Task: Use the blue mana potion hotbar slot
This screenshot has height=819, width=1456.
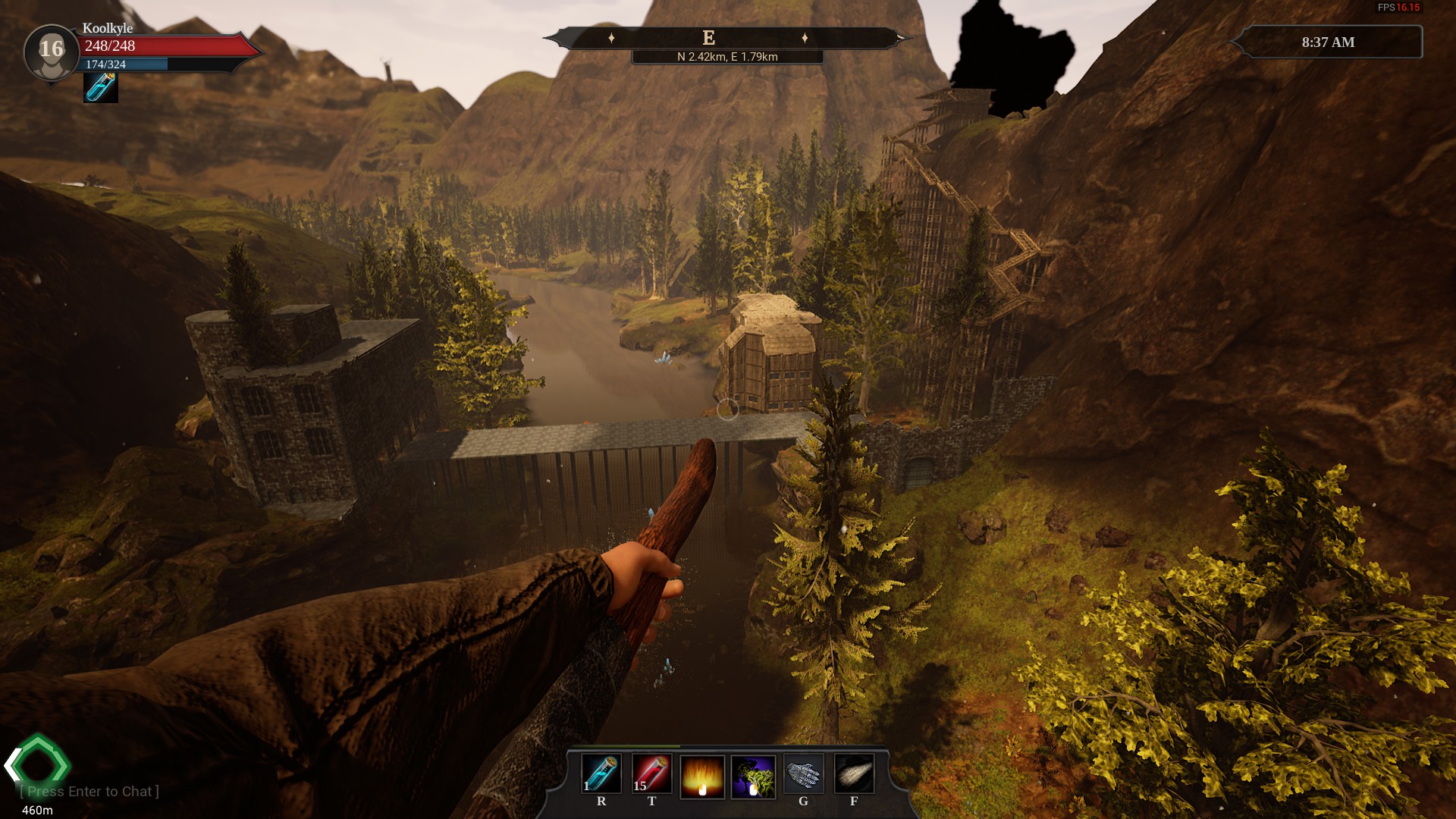Action: coord(601,774)
